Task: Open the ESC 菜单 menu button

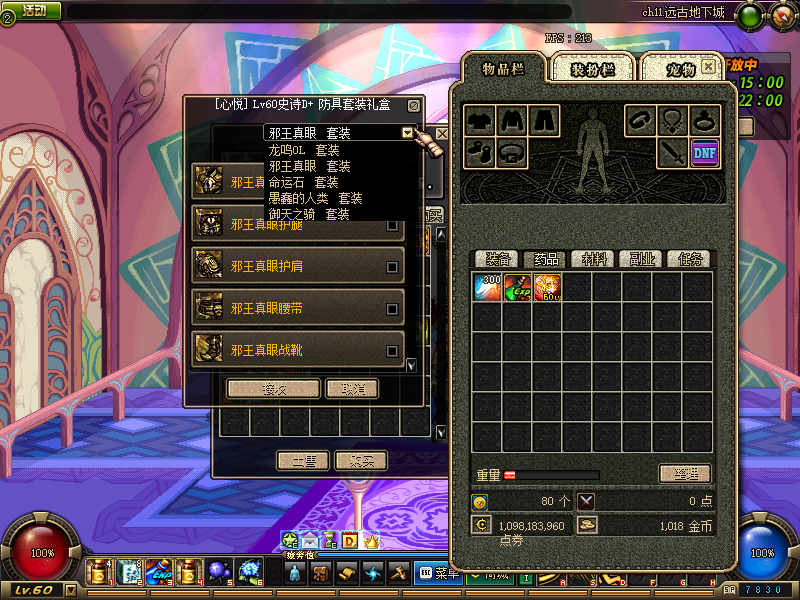Action: (x=437, y=573)
